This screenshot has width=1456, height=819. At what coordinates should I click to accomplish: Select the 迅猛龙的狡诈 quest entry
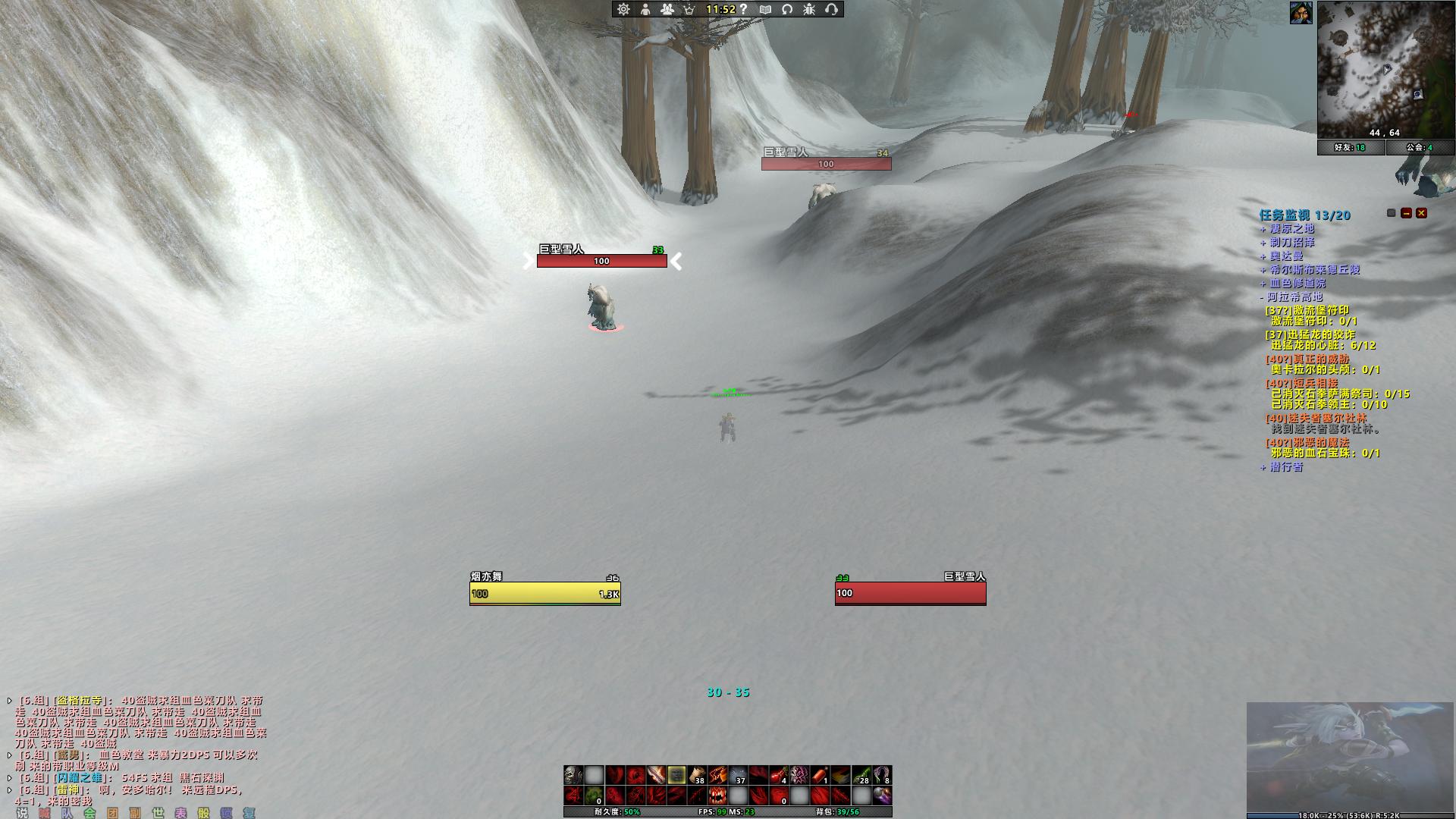[x=1310, y=334]
